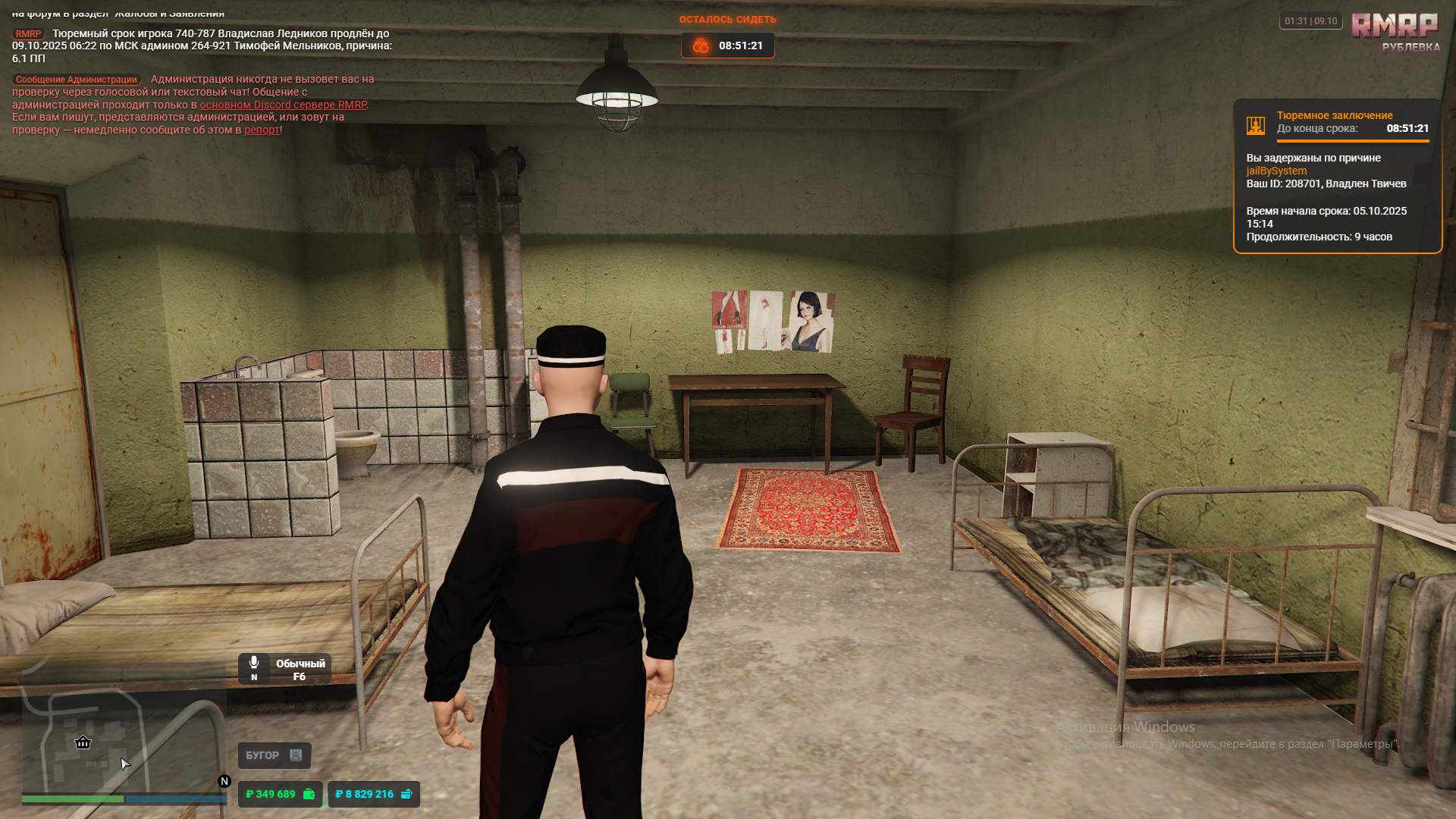
Task: Select the house marker on the minimap
Action: pyautogui.click(x=83, y=742)
